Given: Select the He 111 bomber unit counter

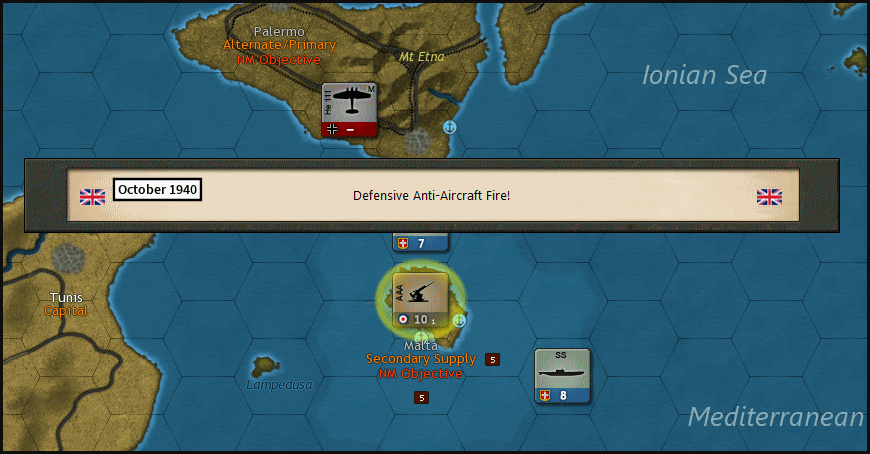Looking at the screenshot, I should point(349,109).
